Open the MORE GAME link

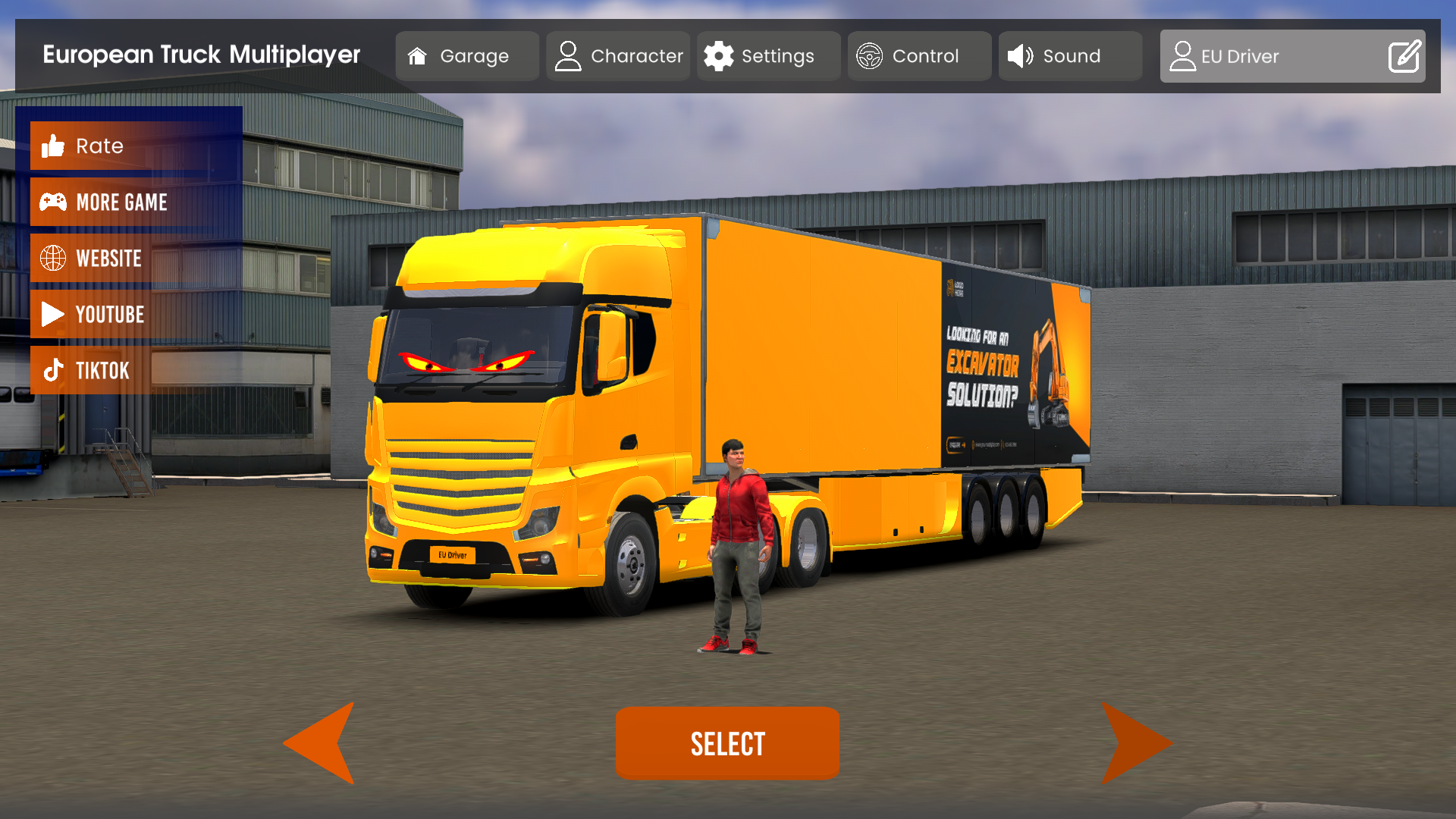click(121, 202)
